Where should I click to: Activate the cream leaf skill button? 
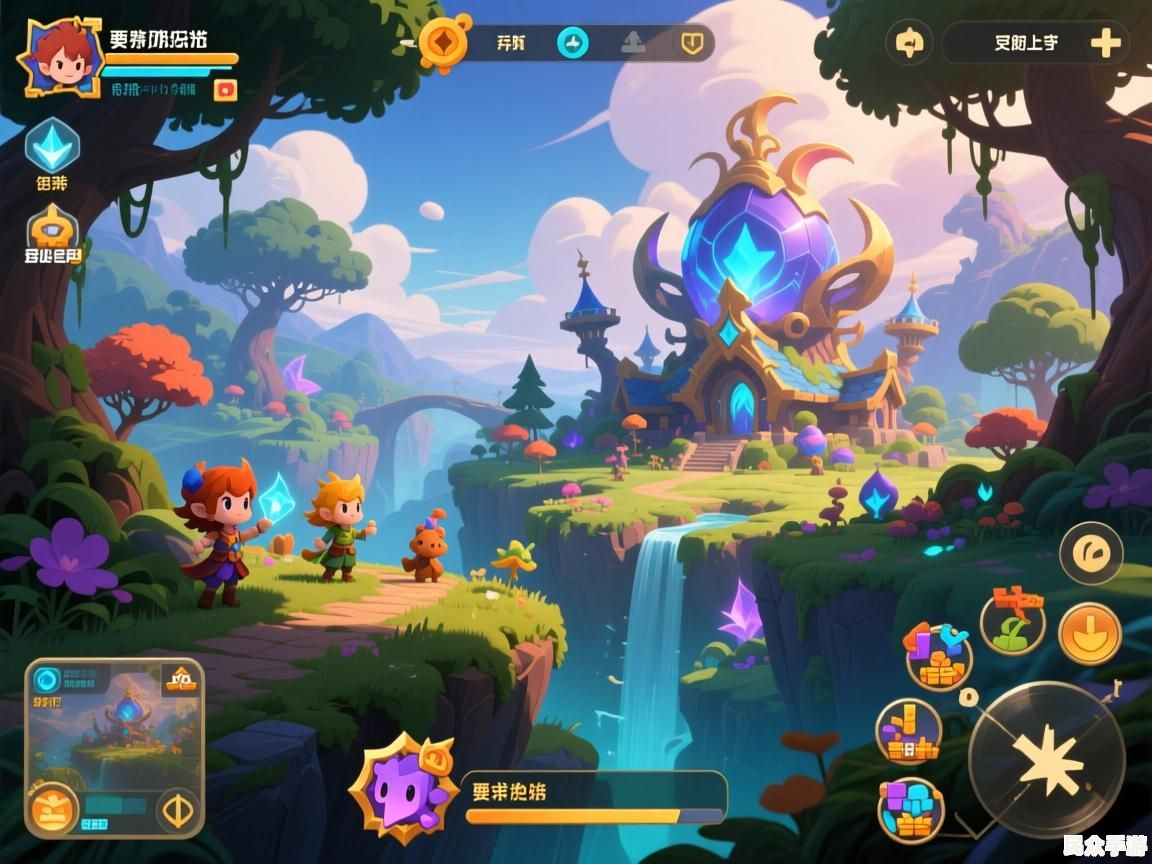click(x=1091, y=552)
